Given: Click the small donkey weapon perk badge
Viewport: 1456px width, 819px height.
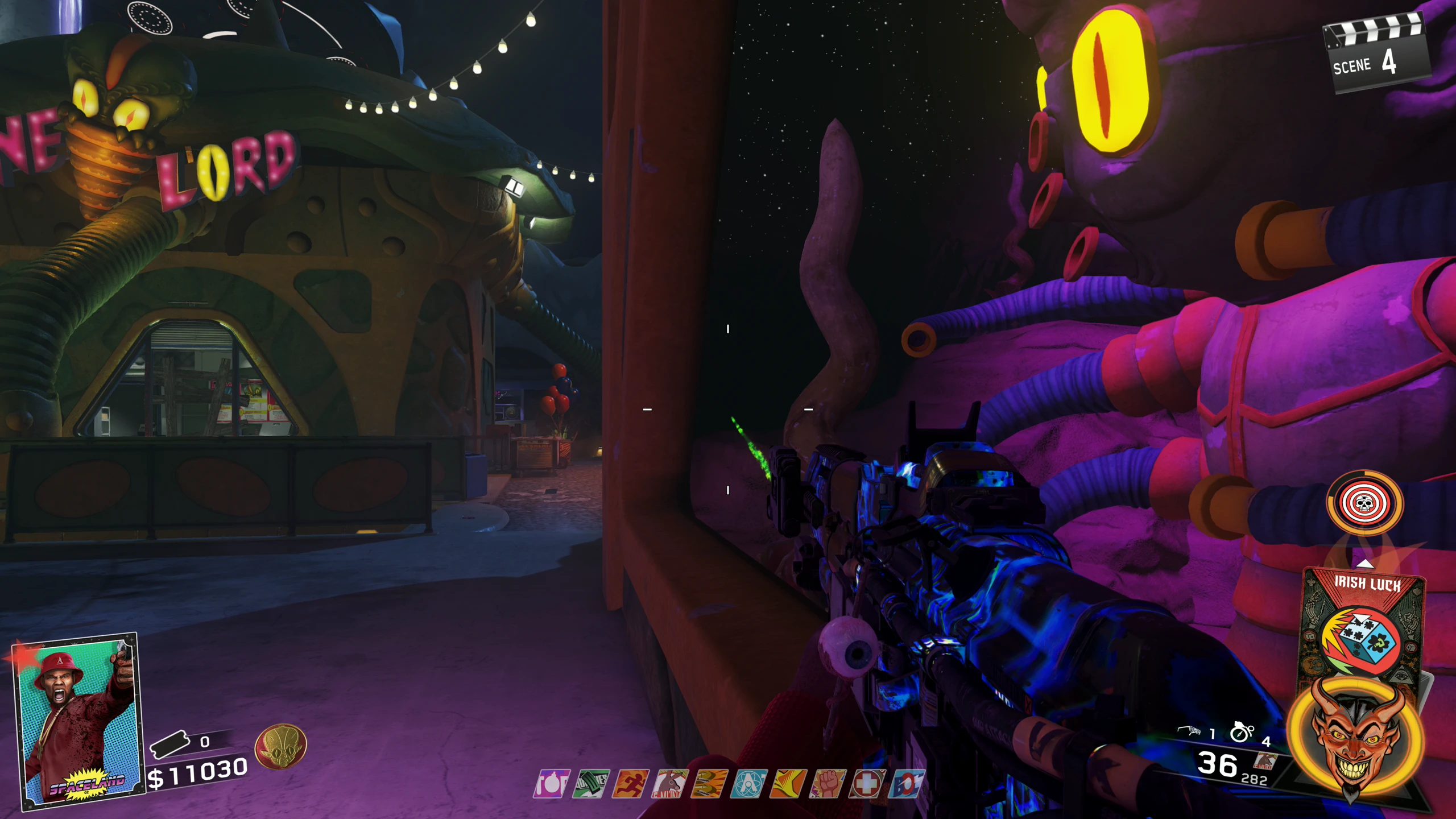Looking at the screenshot, I should pyautogui.click(x=1265, y=761).
